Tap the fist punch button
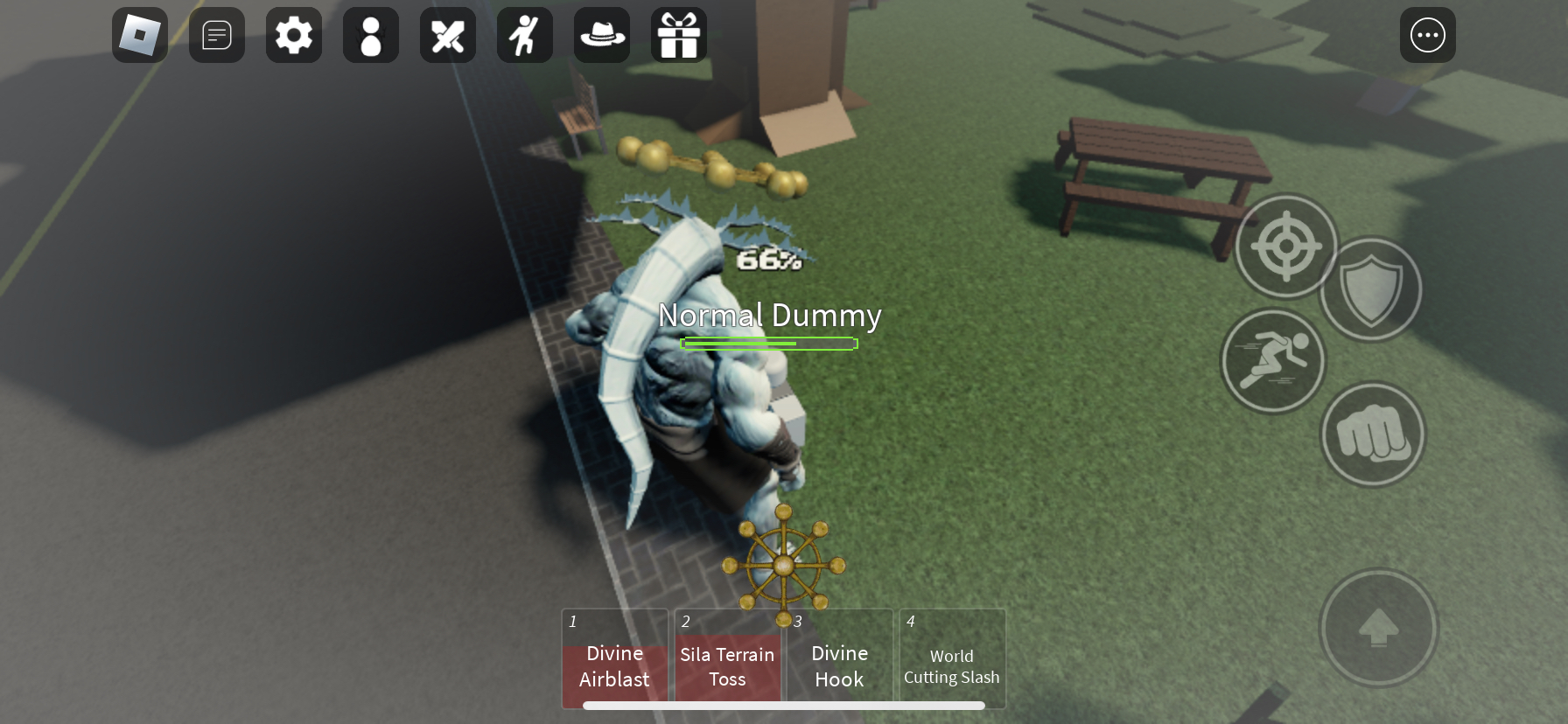The height and width of the screenshot is (724, 1568). pyautogui.click(x=1373, y=435)
